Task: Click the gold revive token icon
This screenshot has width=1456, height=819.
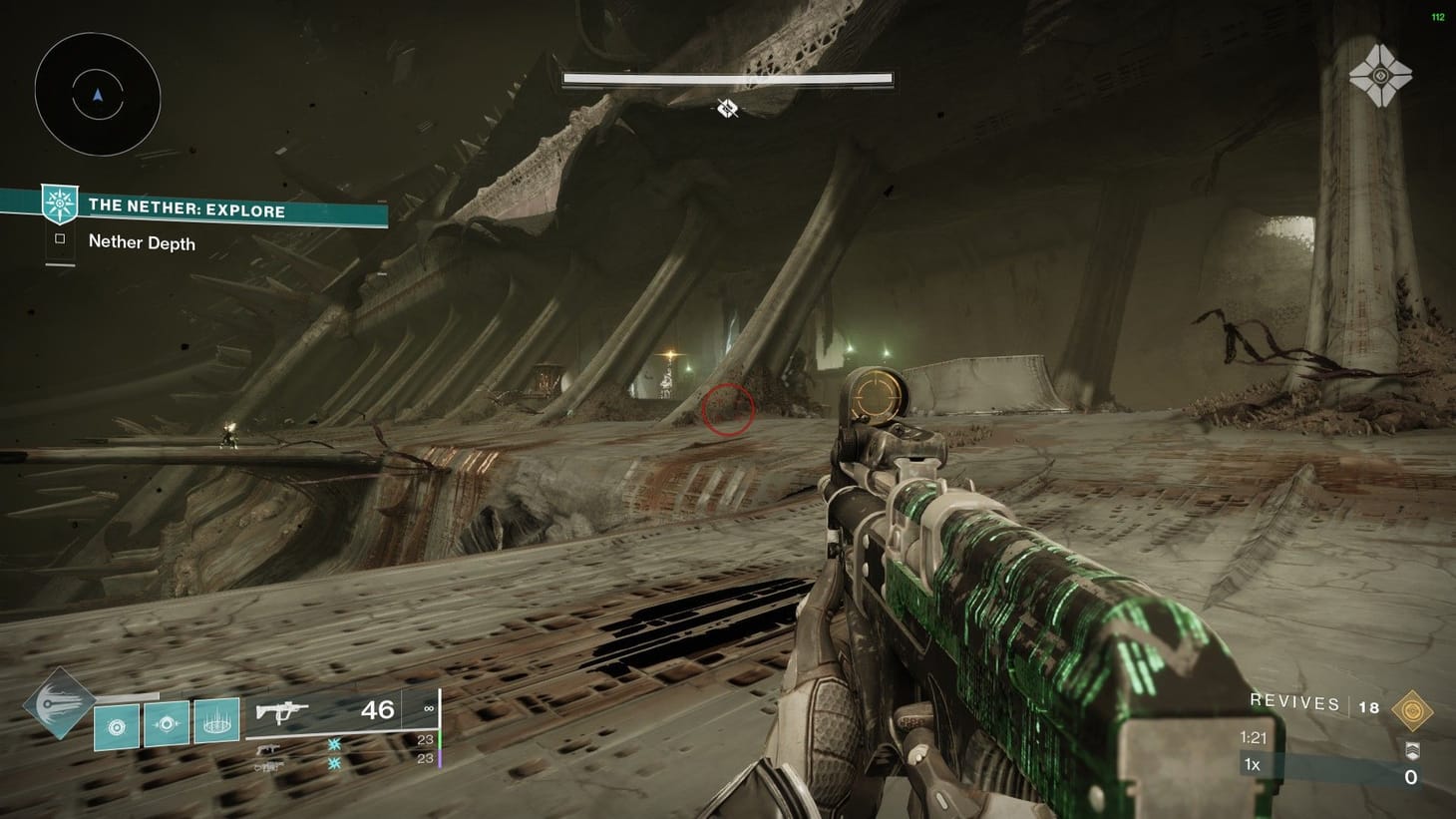Action: pyautogui.click(x=1414, y=710)
